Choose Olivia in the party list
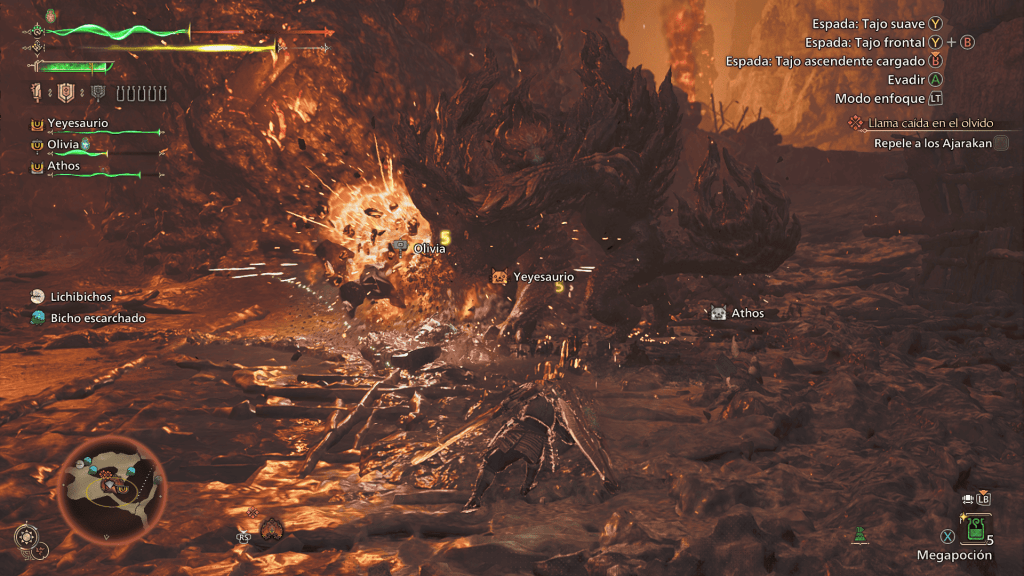1024x576 pixels. (x=63, y=145)
